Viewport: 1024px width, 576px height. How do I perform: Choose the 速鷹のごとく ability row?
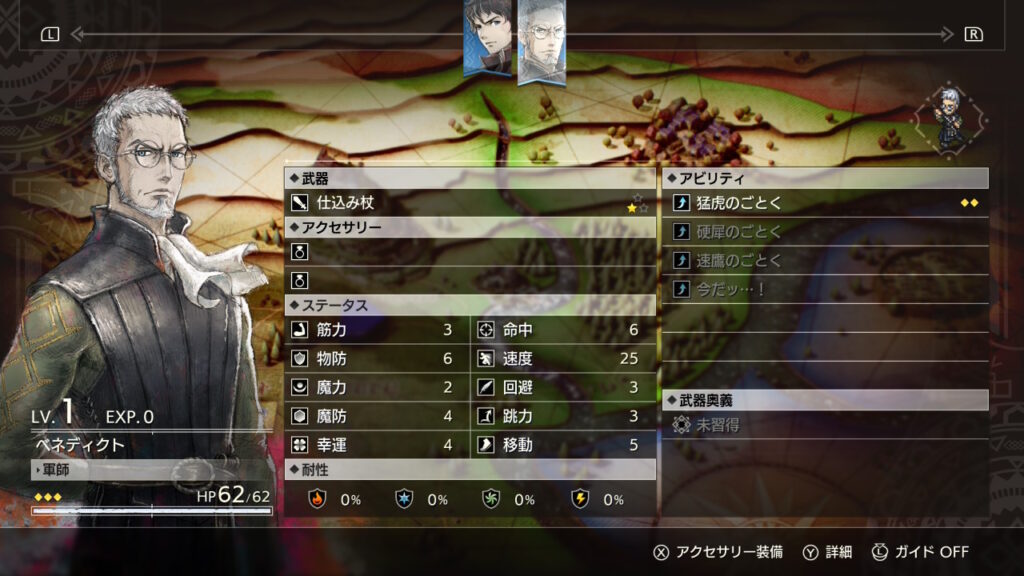pos(824,261)
